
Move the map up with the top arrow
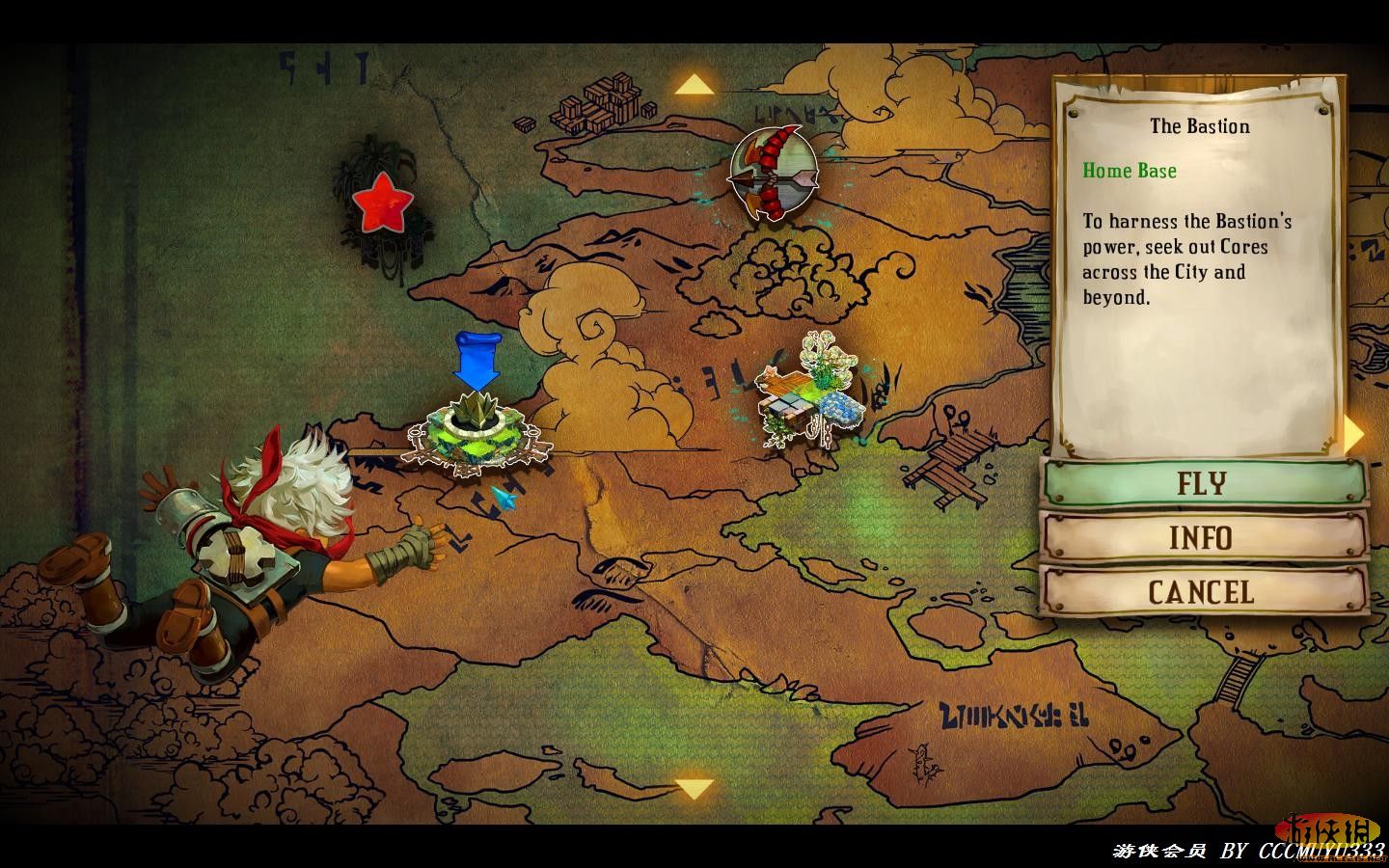(694, 87)
